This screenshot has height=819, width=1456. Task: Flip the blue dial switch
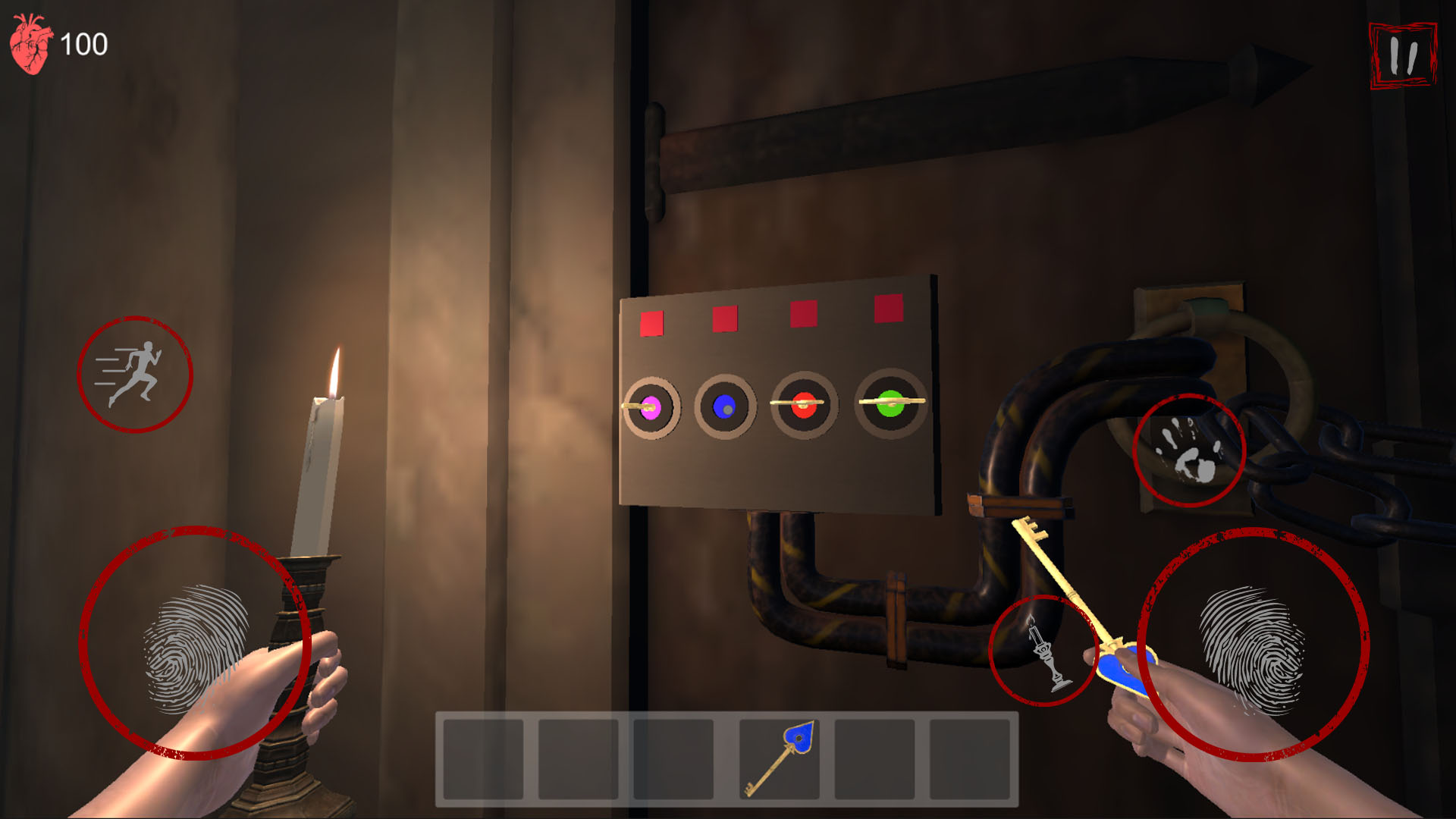723,407
